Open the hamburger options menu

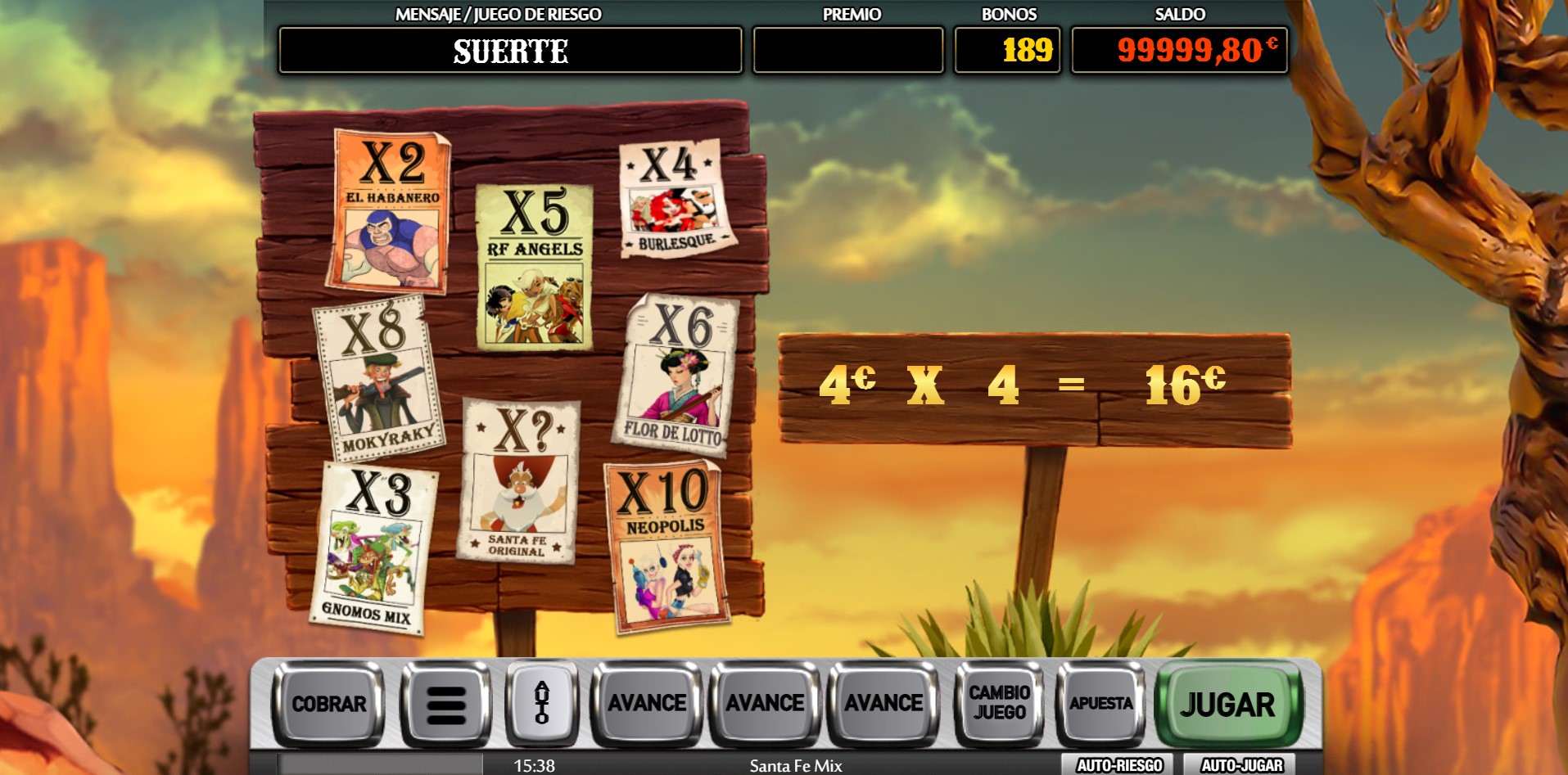(x=445, y=704)
